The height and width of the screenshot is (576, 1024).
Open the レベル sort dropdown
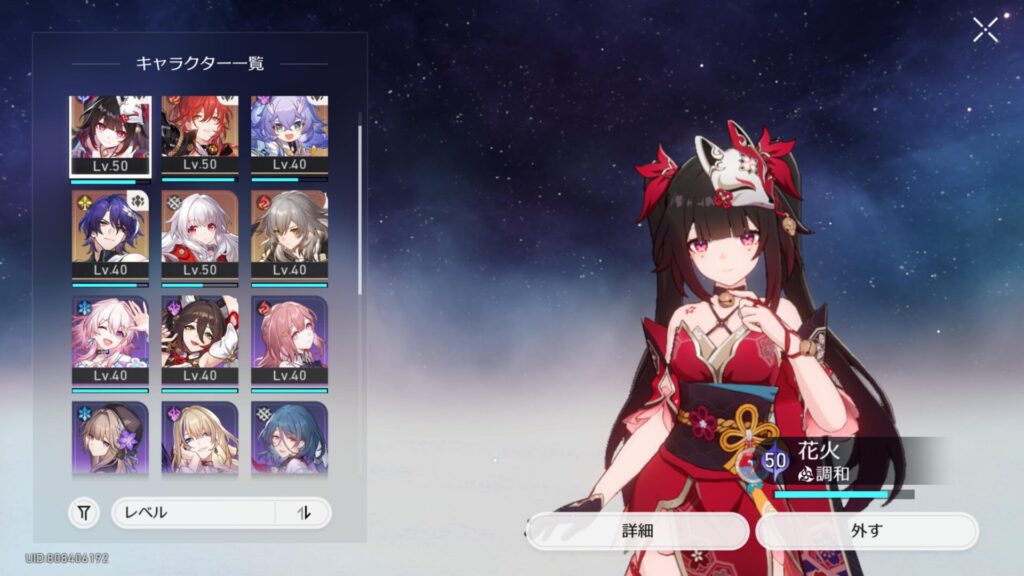point(193,512)
